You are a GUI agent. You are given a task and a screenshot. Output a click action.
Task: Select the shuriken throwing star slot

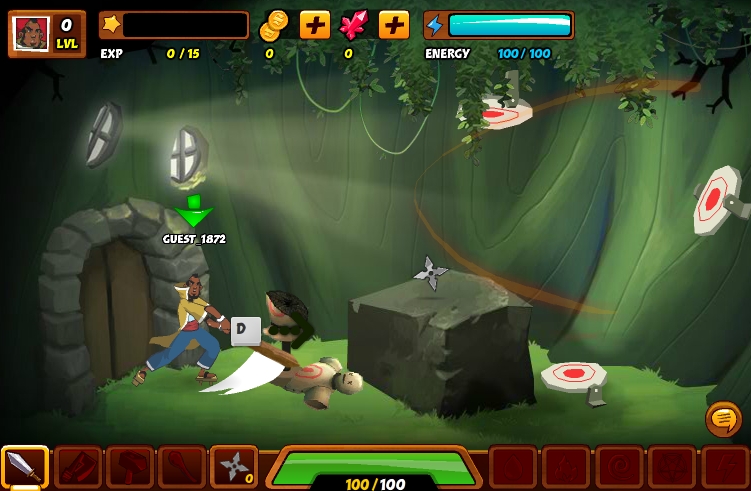pyautogui.click(x=233, y=466)
